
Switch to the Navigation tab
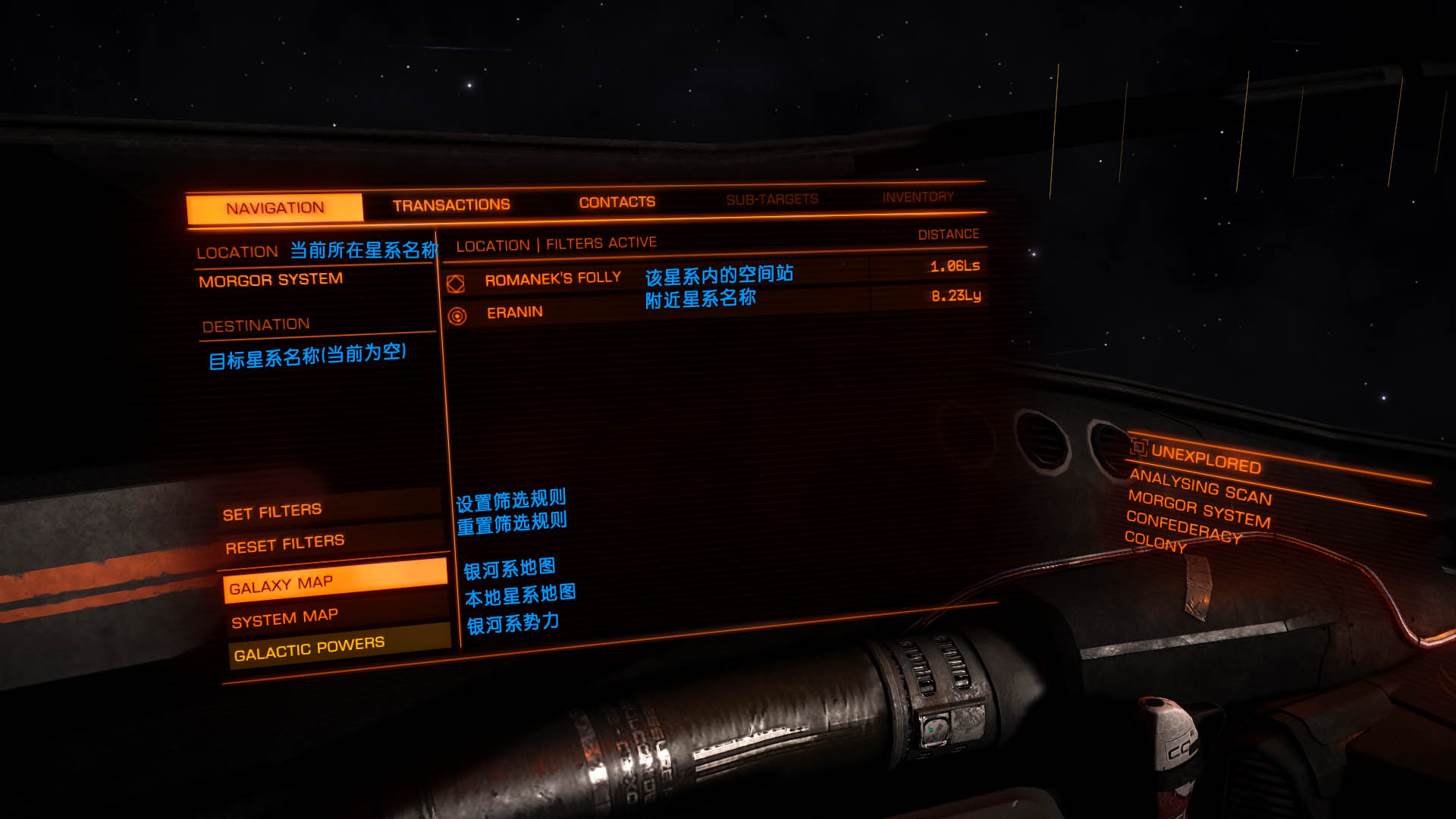(x=275, y=208)
